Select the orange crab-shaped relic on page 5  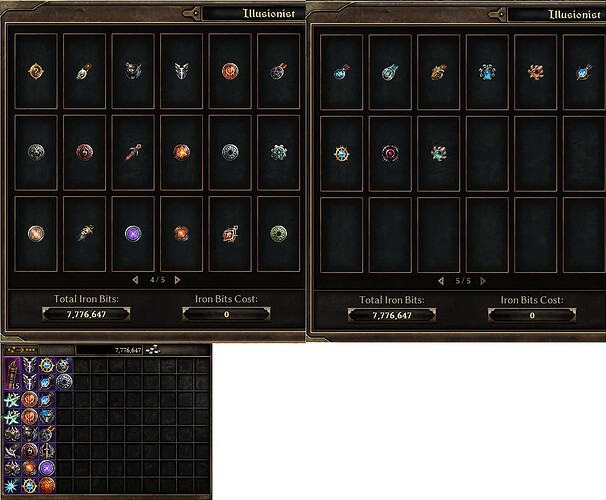(536, 72)
